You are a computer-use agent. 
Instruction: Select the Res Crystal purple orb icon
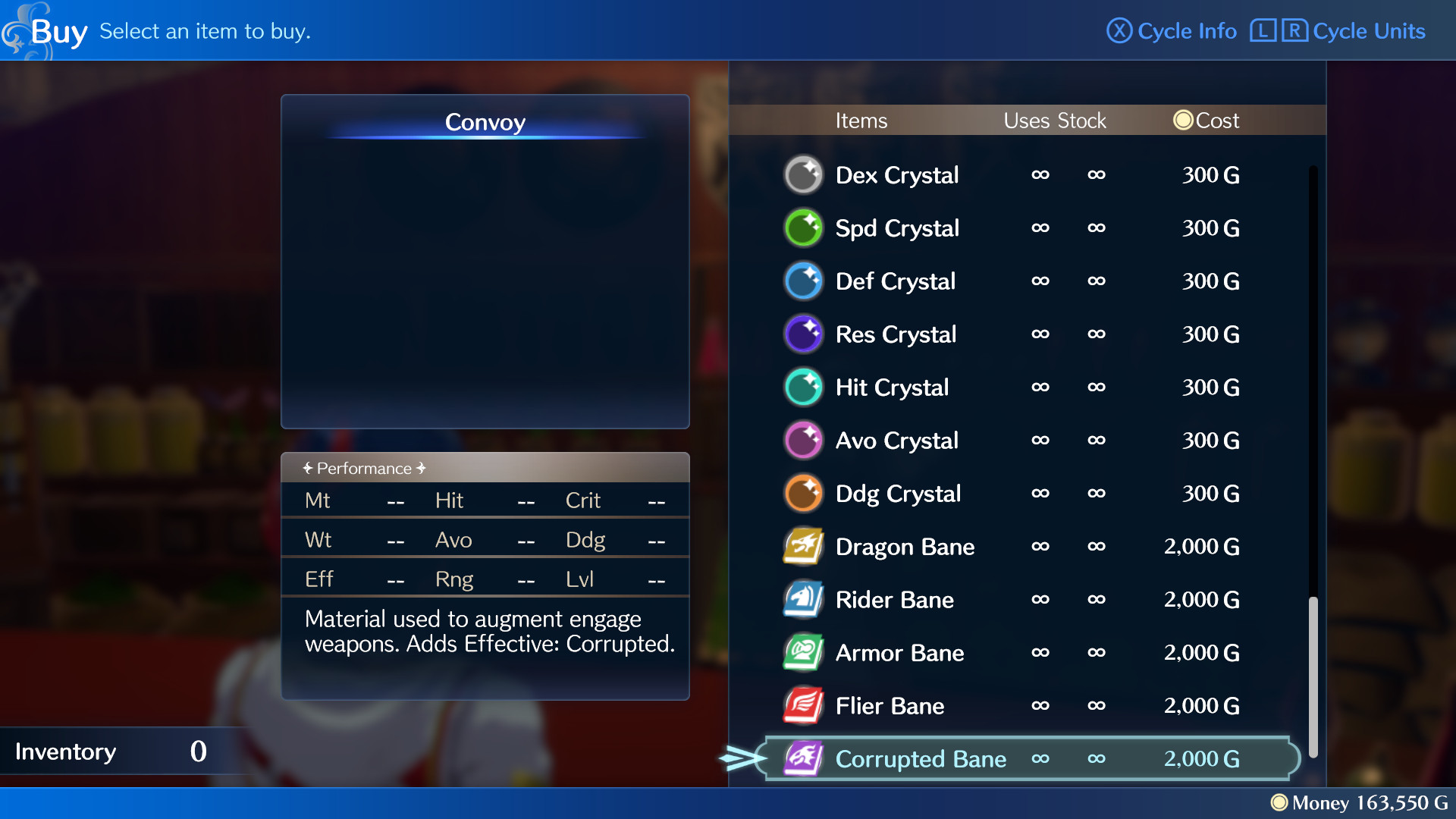[x=803, y=334]
